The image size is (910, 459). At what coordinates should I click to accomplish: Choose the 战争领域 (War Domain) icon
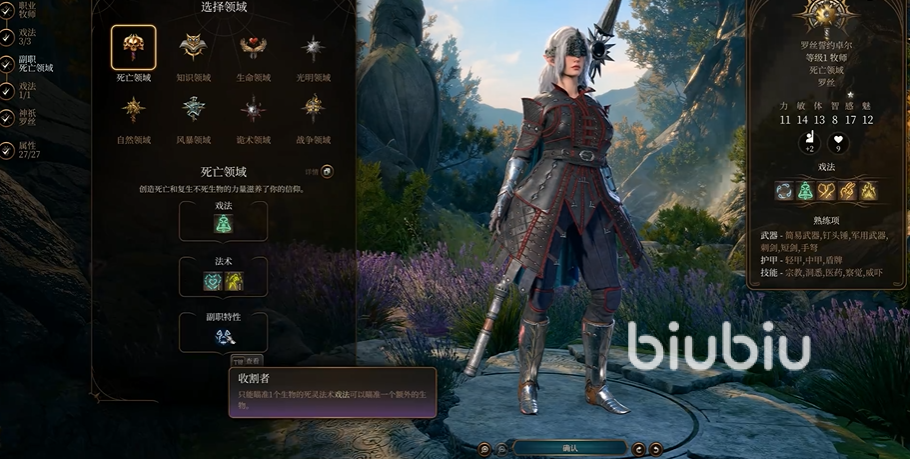coord(315,108)
